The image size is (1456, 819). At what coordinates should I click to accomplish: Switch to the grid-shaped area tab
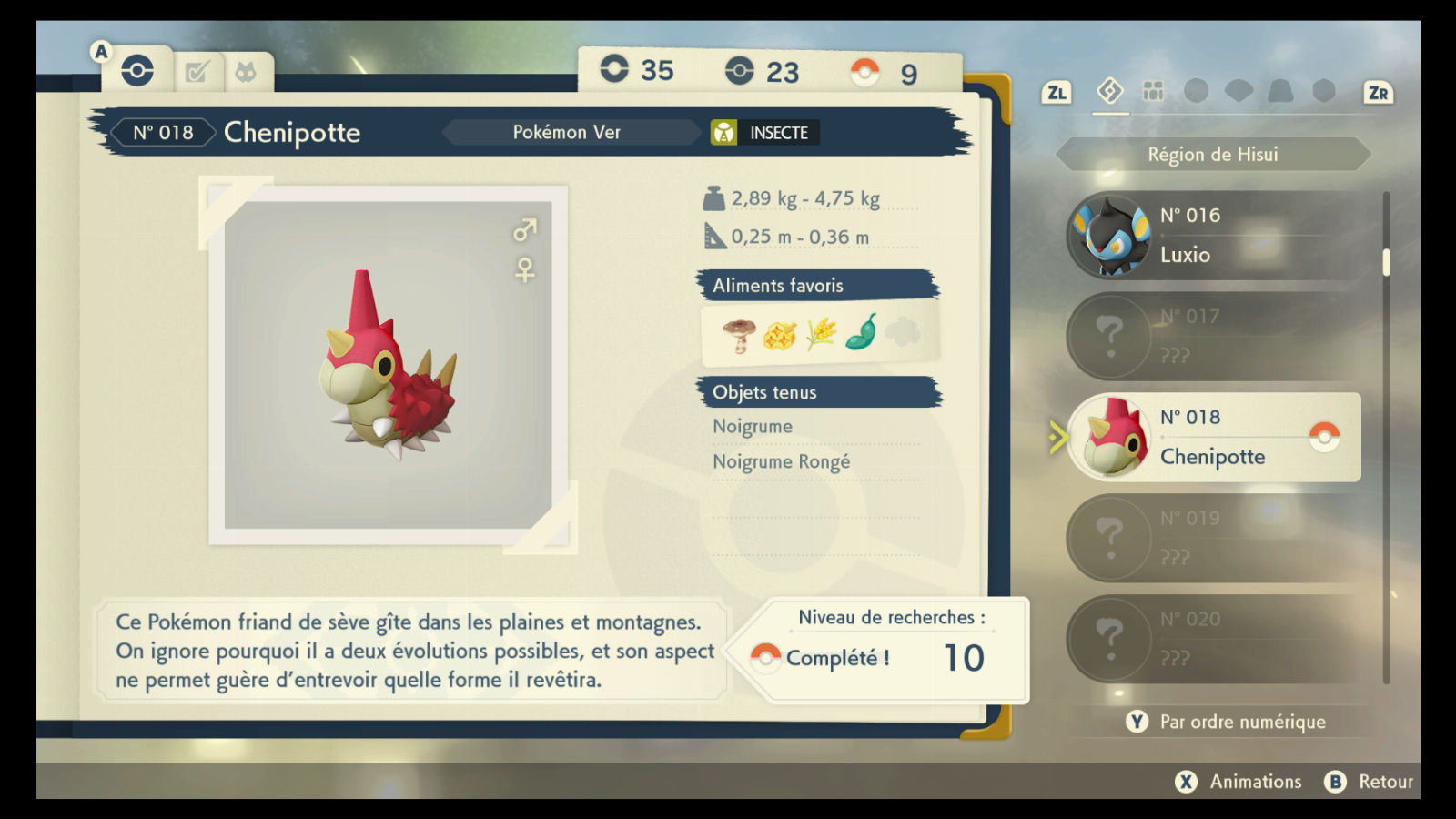click(x=1153, y=91)
